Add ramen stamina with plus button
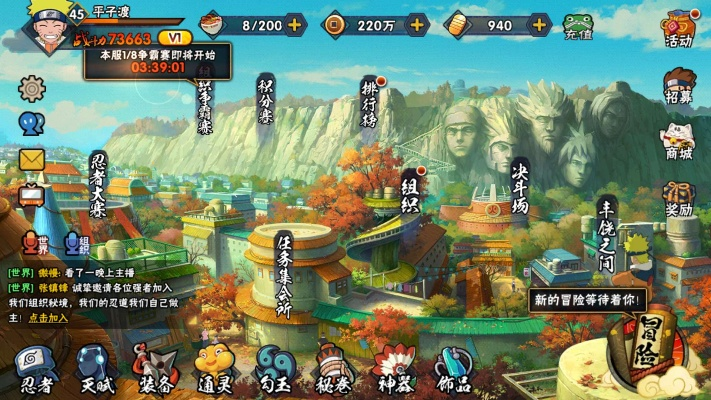The height and width of the screenshot is (400, 711). tap(295, 24)
